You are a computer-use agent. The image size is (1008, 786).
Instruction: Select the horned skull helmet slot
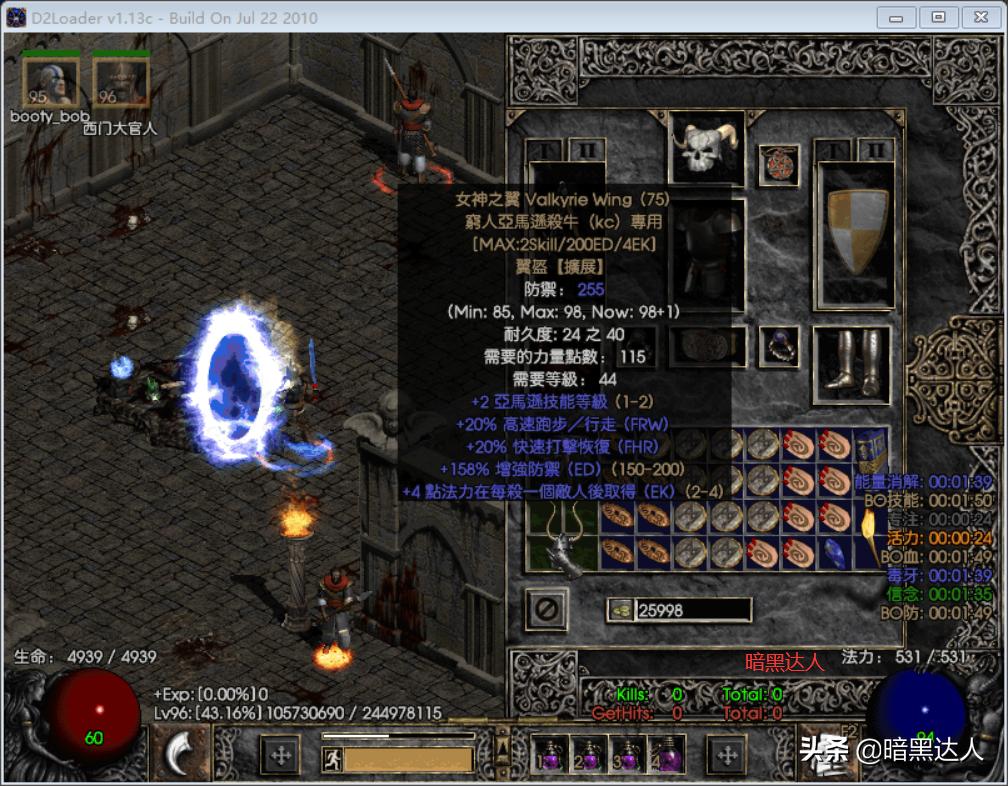click(x=707, y=148)
